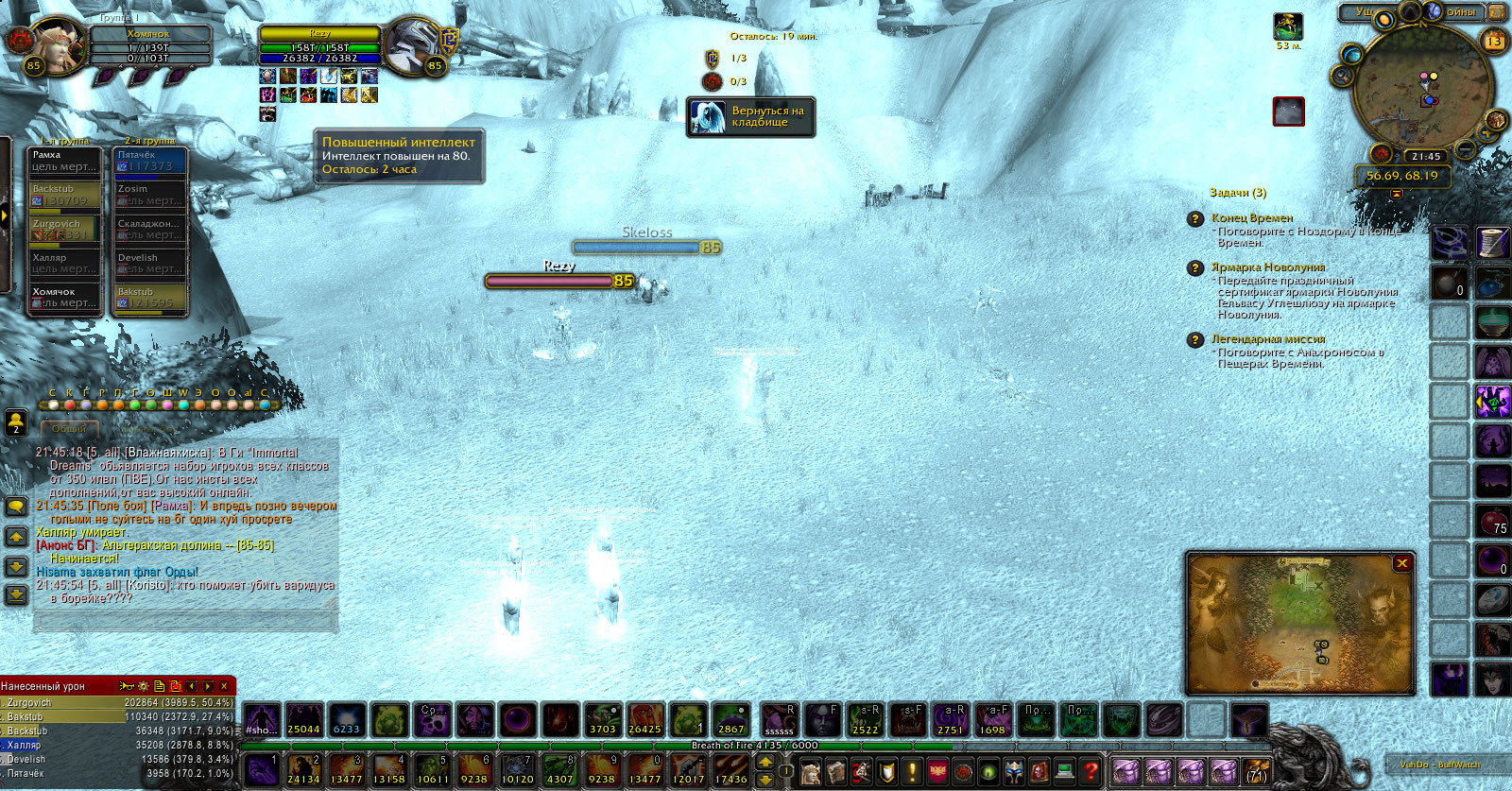Open the Легендарная миссия quest entry
The width and height of the screenshot is (1512, 791).
coord(1268,339)
